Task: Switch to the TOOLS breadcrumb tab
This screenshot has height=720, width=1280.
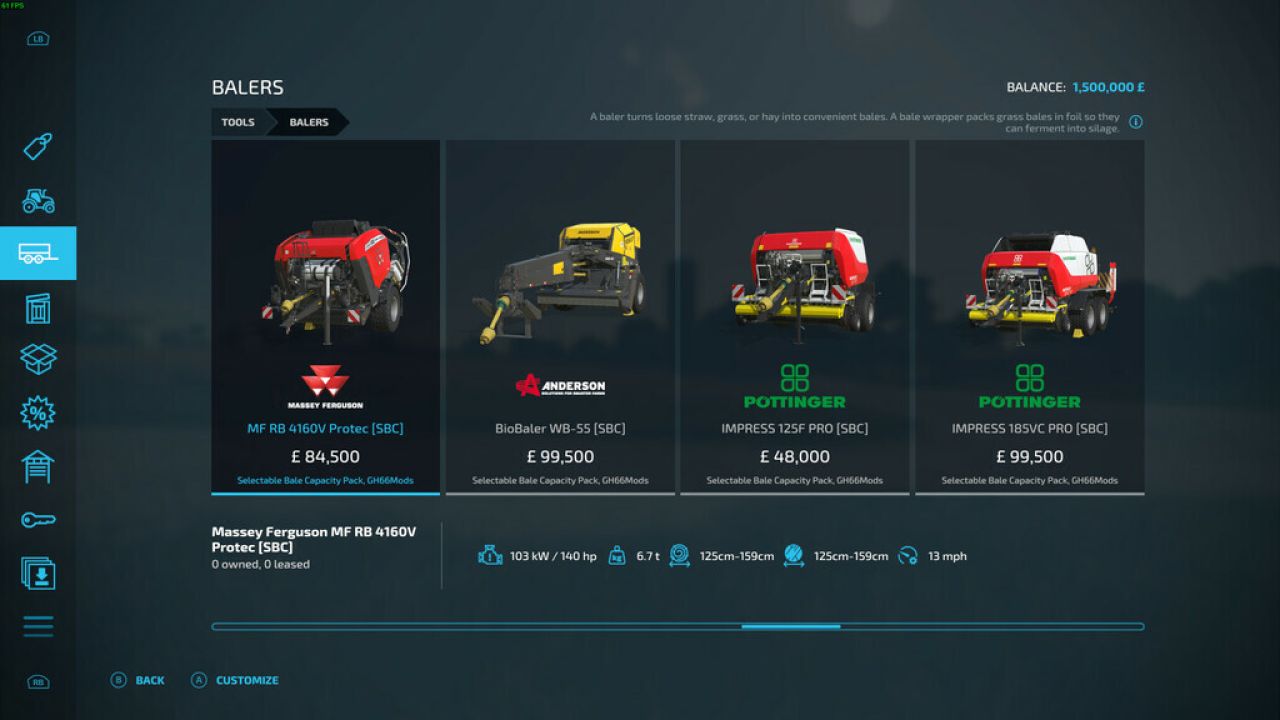Action: (238, 122)
